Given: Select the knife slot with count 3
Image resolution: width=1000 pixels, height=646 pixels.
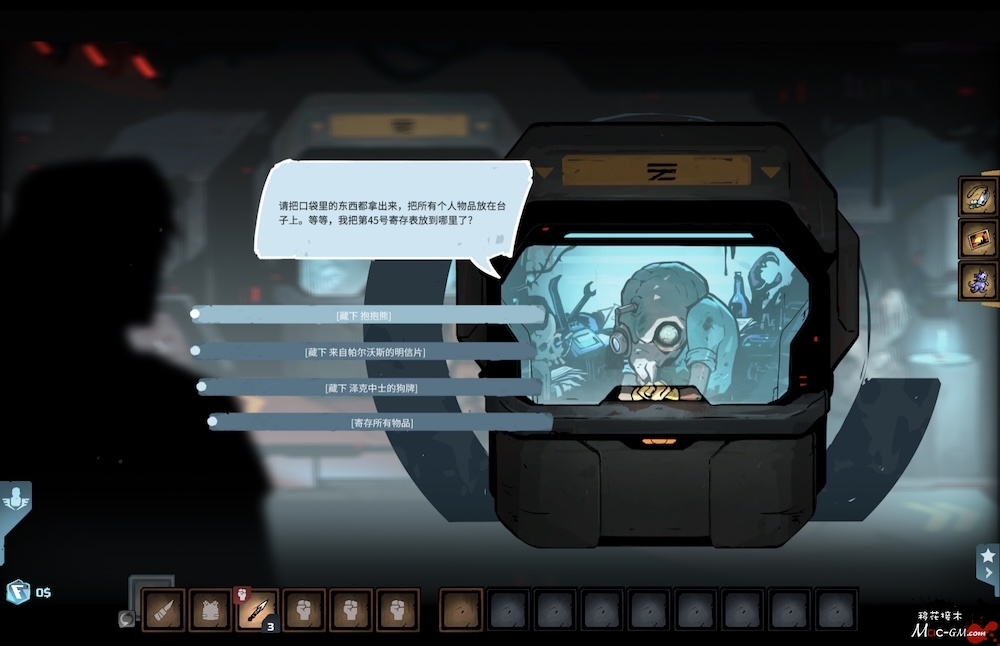Looking at the screenshot, I should pos(257,609).
